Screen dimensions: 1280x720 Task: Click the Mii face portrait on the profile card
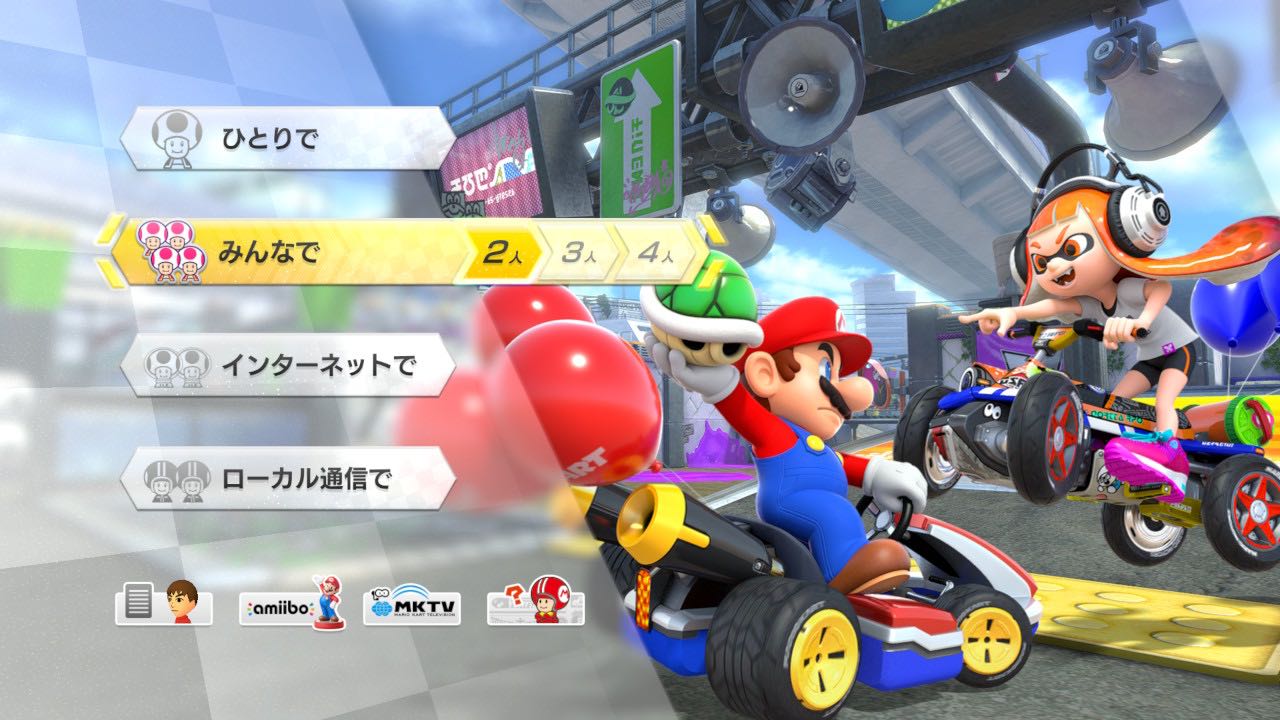click(182, 601)
